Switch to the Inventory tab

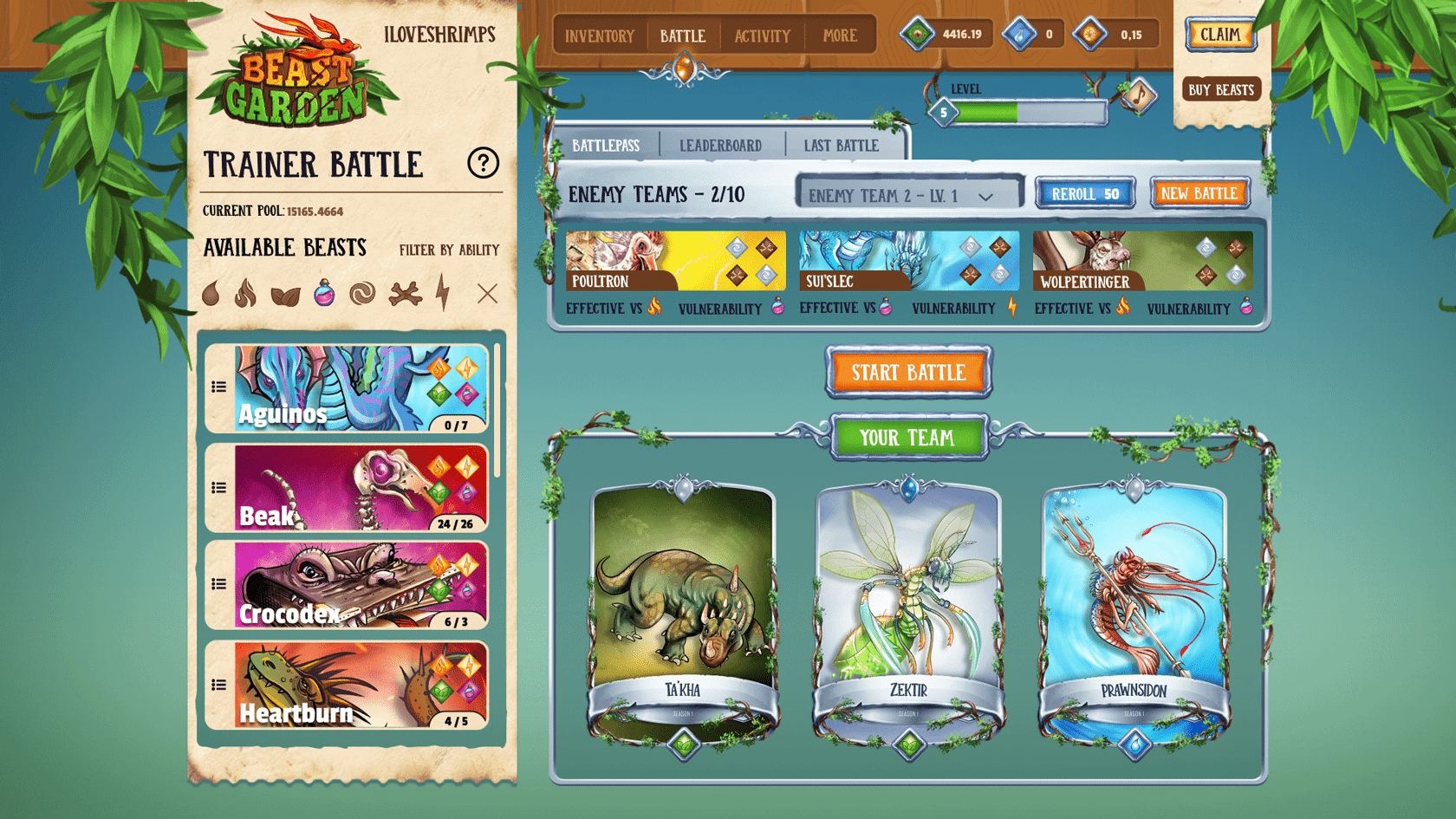[x=599, y=36]
